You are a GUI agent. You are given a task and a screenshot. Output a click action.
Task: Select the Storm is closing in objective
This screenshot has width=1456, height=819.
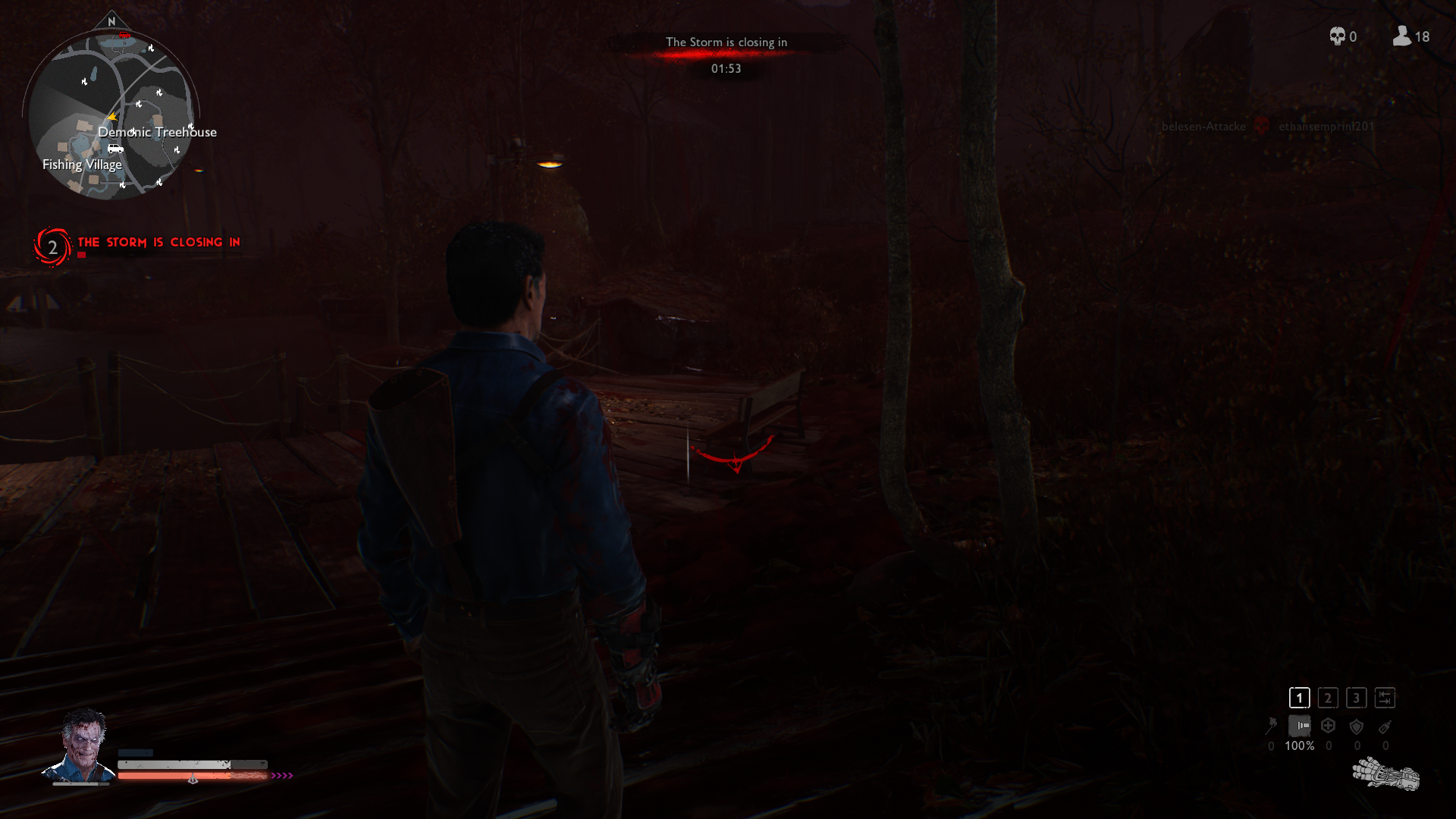pyautogui.click(x=158, y=243)
